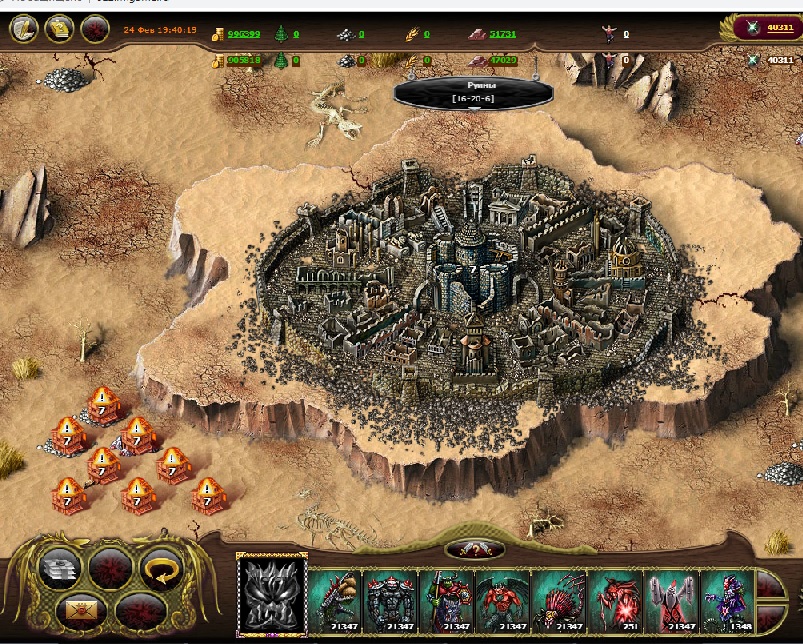The image size is (803, 644).
Task: Click the stacked papers reports button
Action: pyautogui.click(x=59, y=569)
